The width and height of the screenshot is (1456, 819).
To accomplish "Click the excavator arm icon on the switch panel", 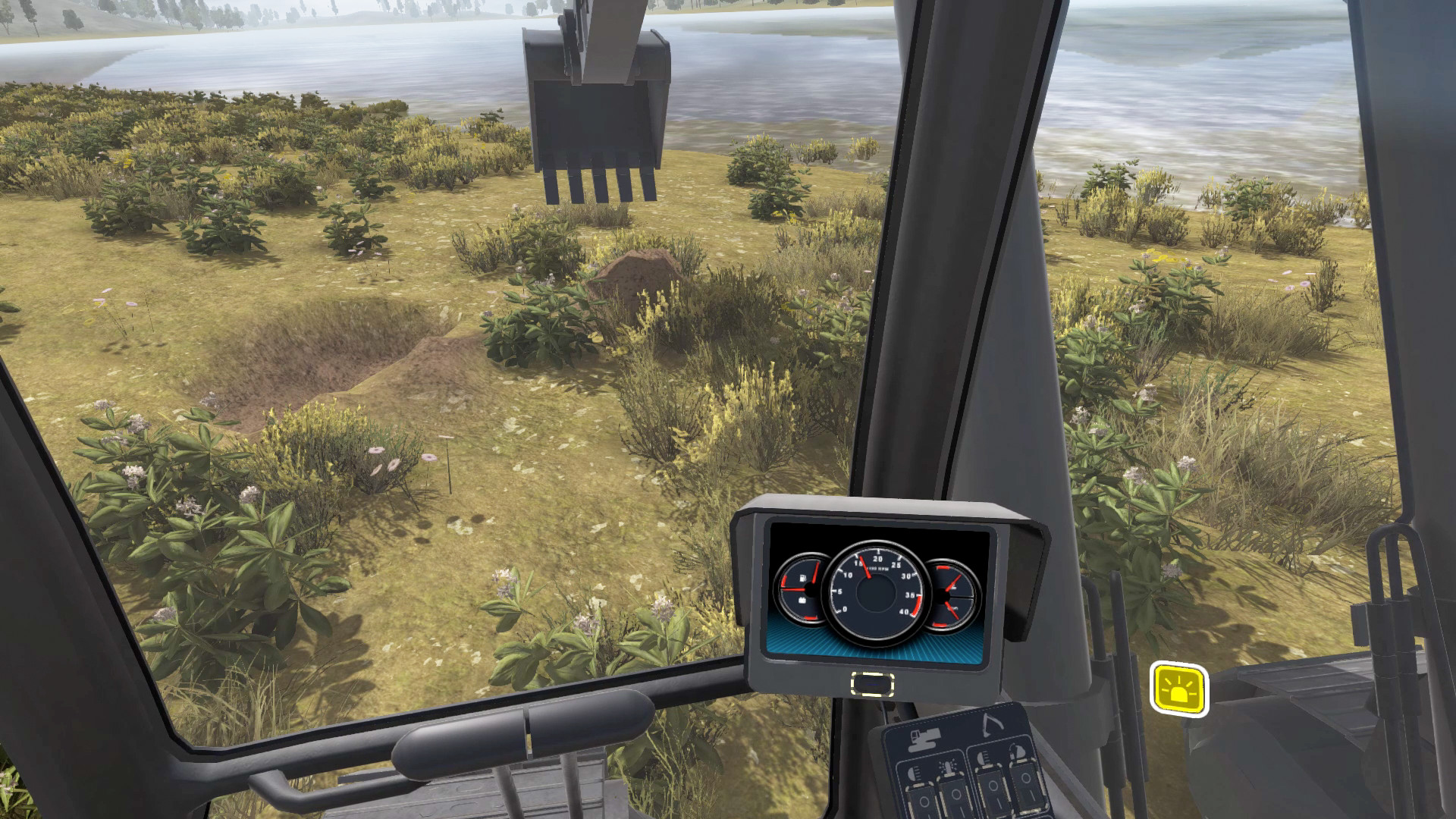I will click(x=993, y=725).
